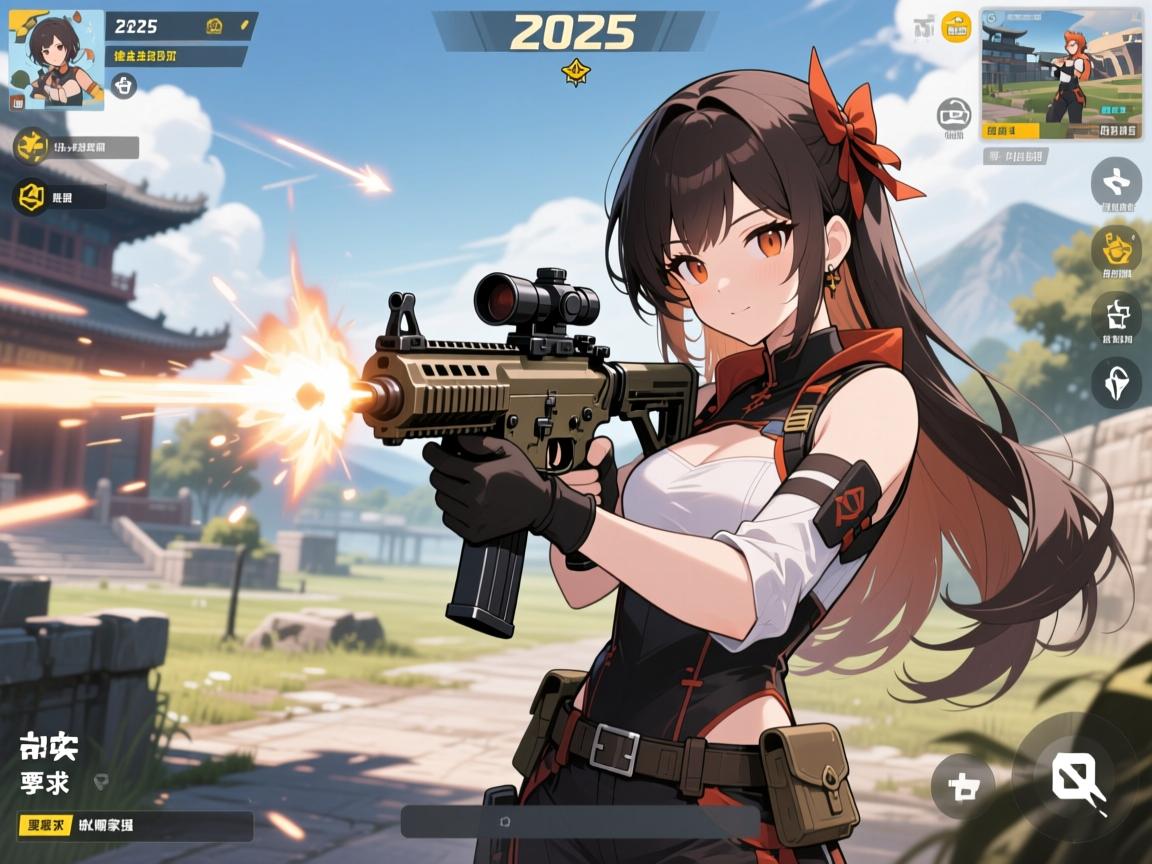The image size is (1152, 864).
Task: Click the round bucket icon below the name bar
Action: (x=123, y=86)
